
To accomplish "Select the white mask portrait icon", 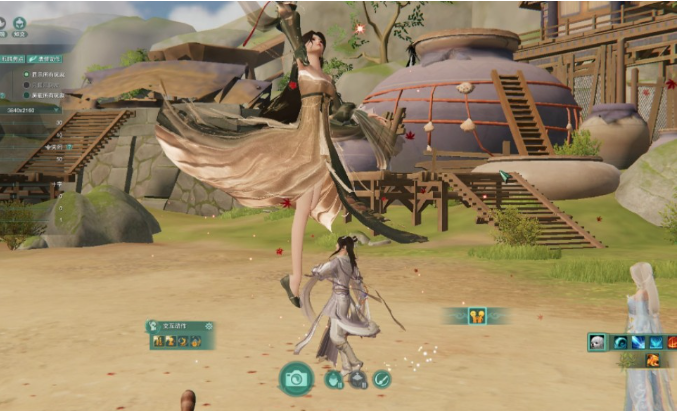I will pyautogui.click(x=598, y=342).
